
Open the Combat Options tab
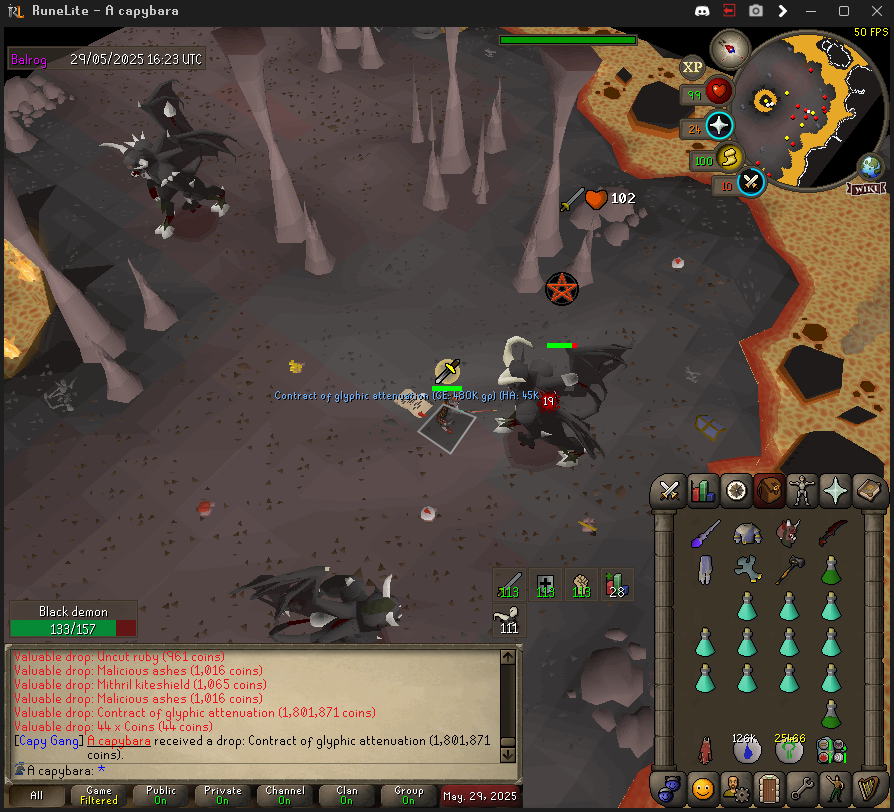[669, 491]
